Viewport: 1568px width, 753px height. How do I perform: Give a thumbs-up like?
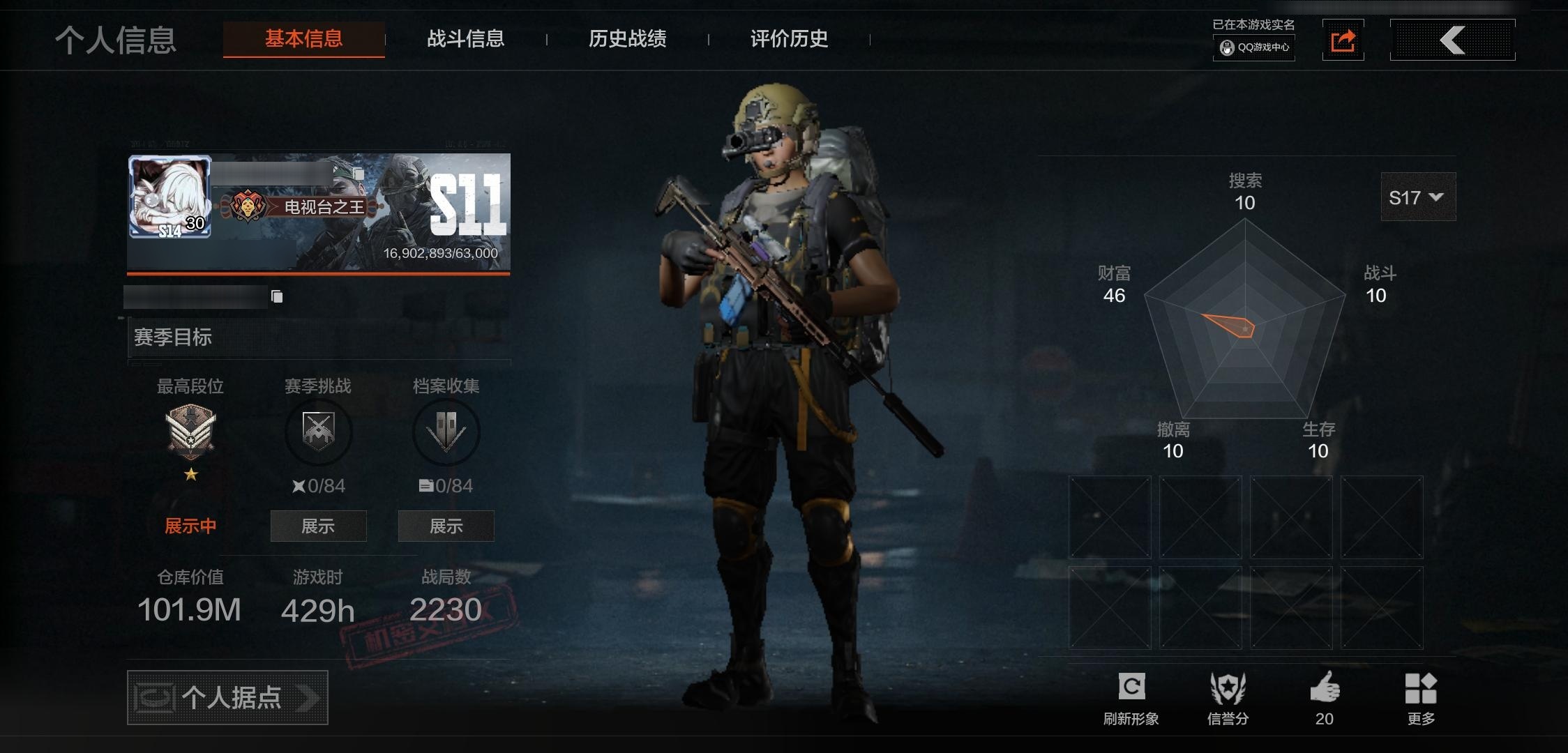point(1325,690)
